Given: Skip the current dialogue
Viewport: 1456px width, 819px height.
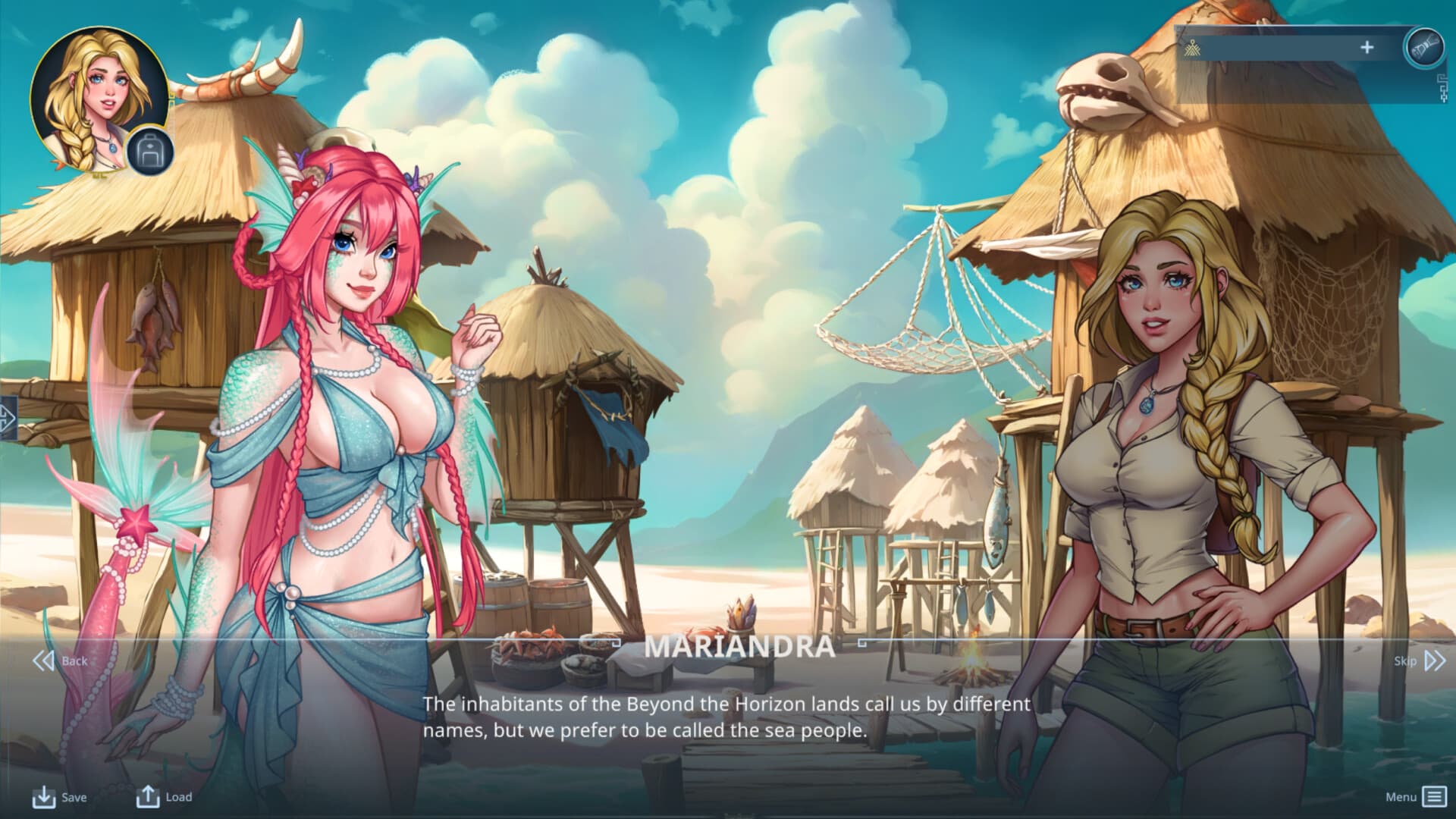Looking at the screenshot, I should pos(1420,661).
